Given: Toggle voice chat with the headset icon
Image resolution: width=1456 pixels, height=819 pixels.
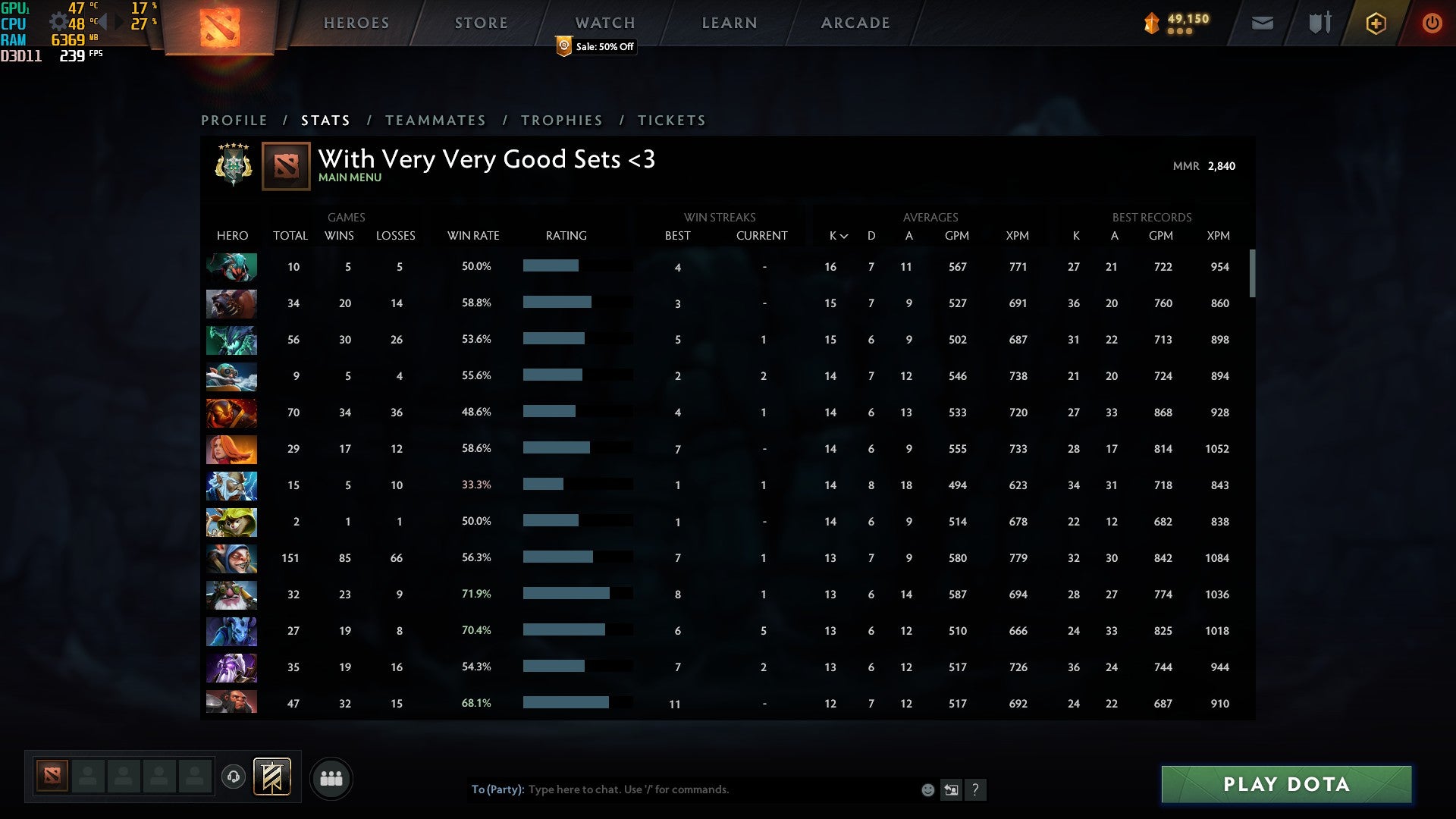Looking at the screenshot, I should (x=234, y=777).
